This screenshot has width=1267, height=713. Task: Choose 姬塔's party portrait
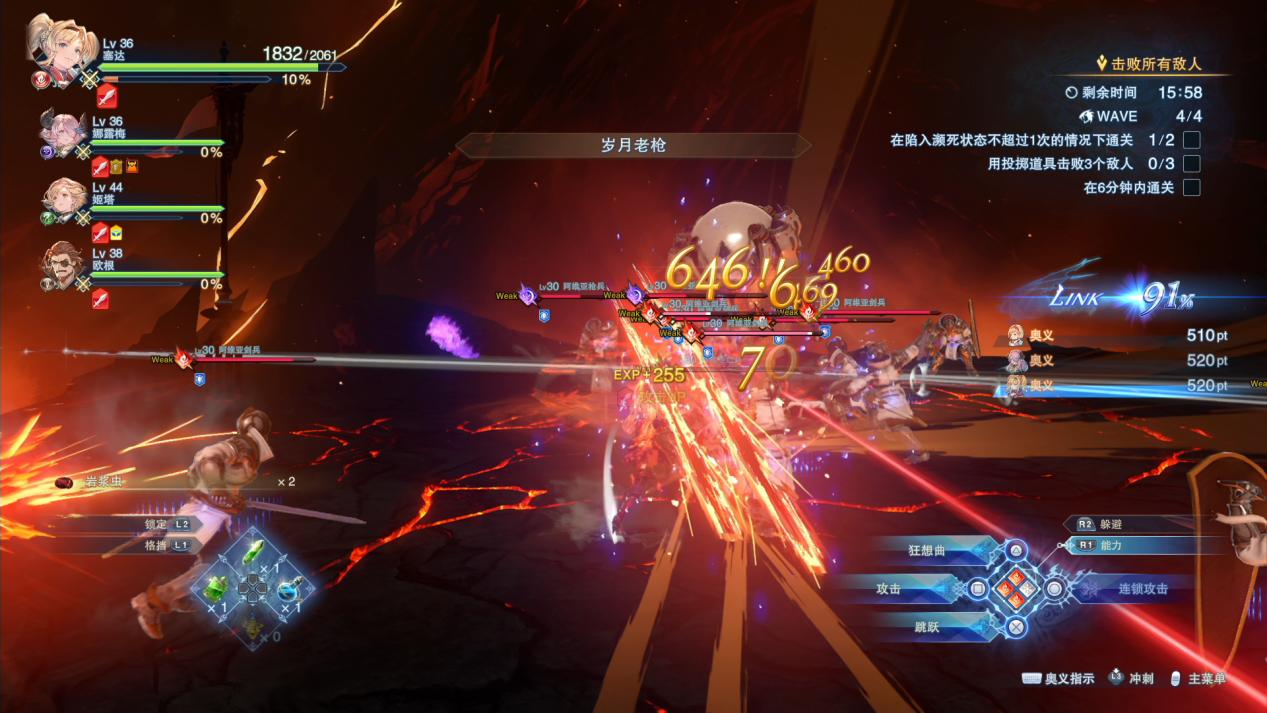[63, 200]
